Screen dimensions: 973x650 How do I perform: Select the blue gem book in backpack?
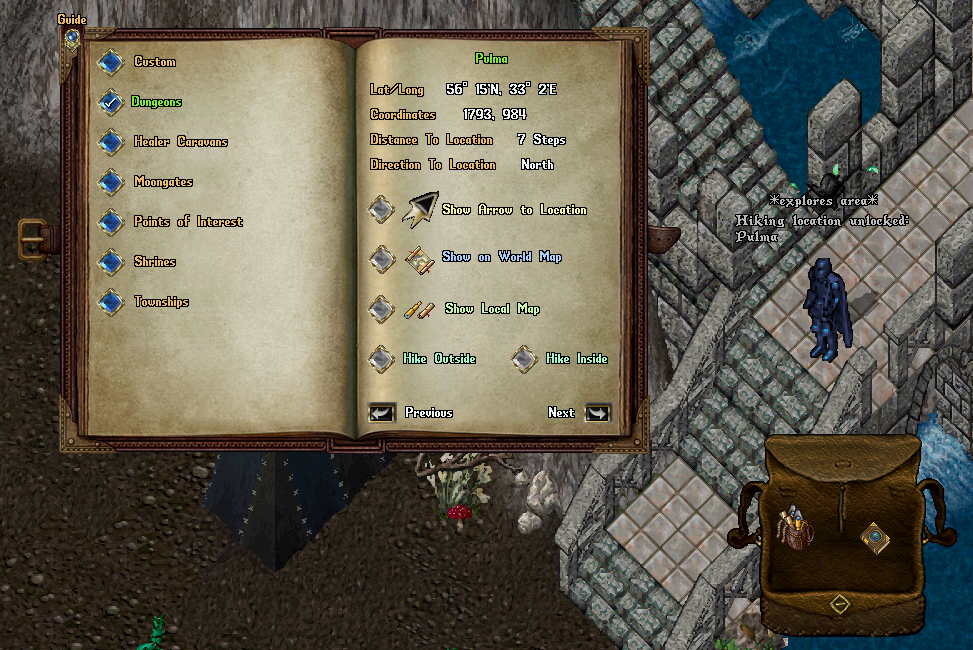875,537
